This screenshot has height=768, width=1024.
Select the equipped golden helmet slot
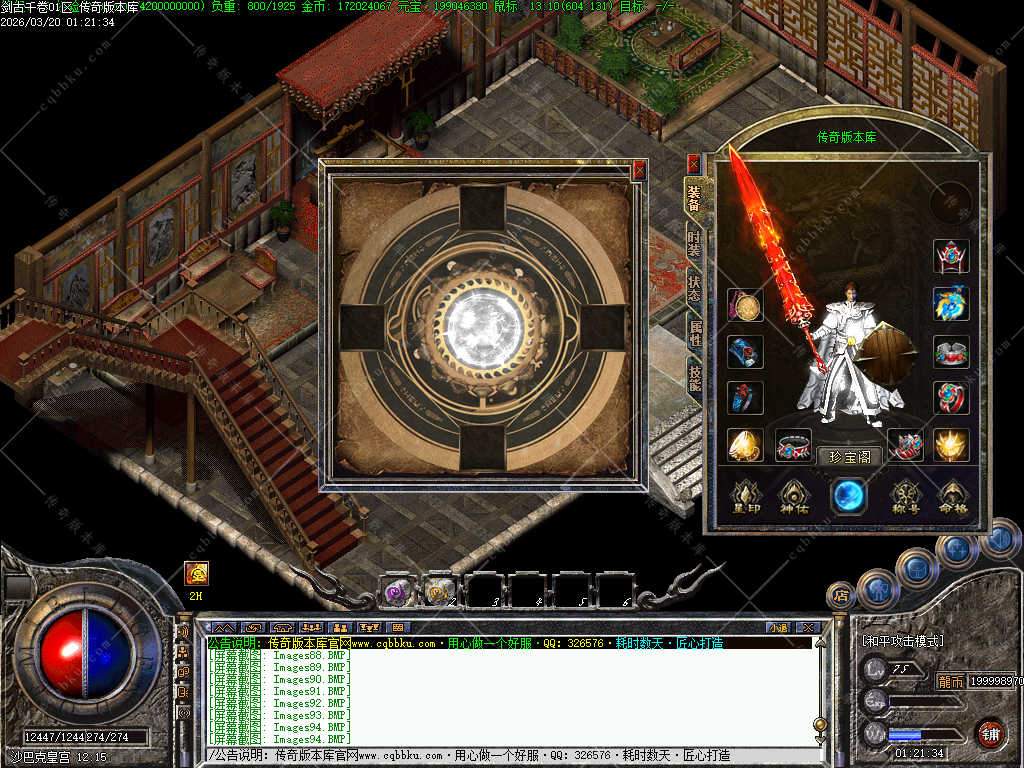(x=745, y=445)
